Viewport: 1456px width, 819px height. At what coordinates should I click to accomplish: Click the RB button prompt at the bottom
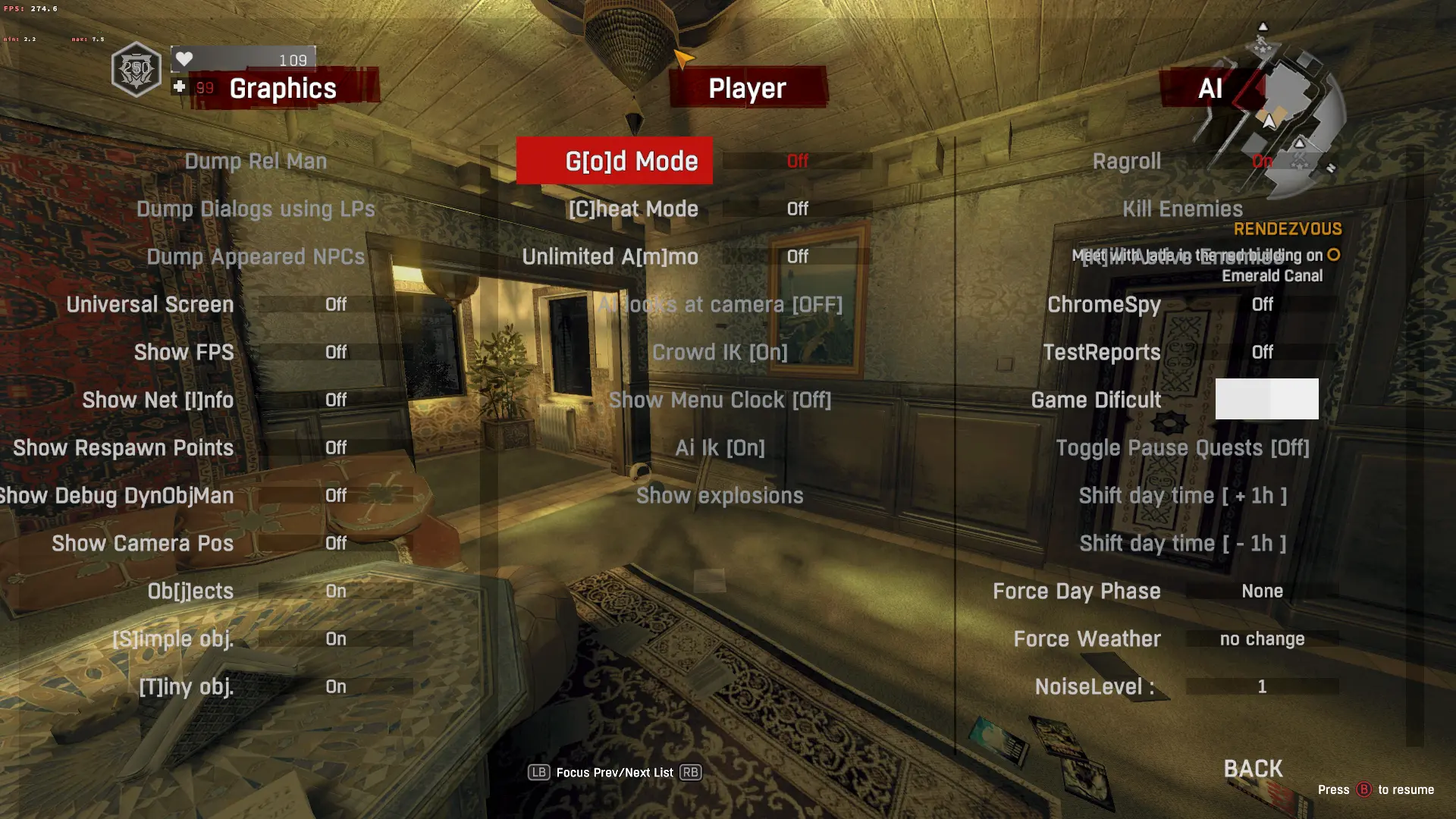click(x=689, y=772)
